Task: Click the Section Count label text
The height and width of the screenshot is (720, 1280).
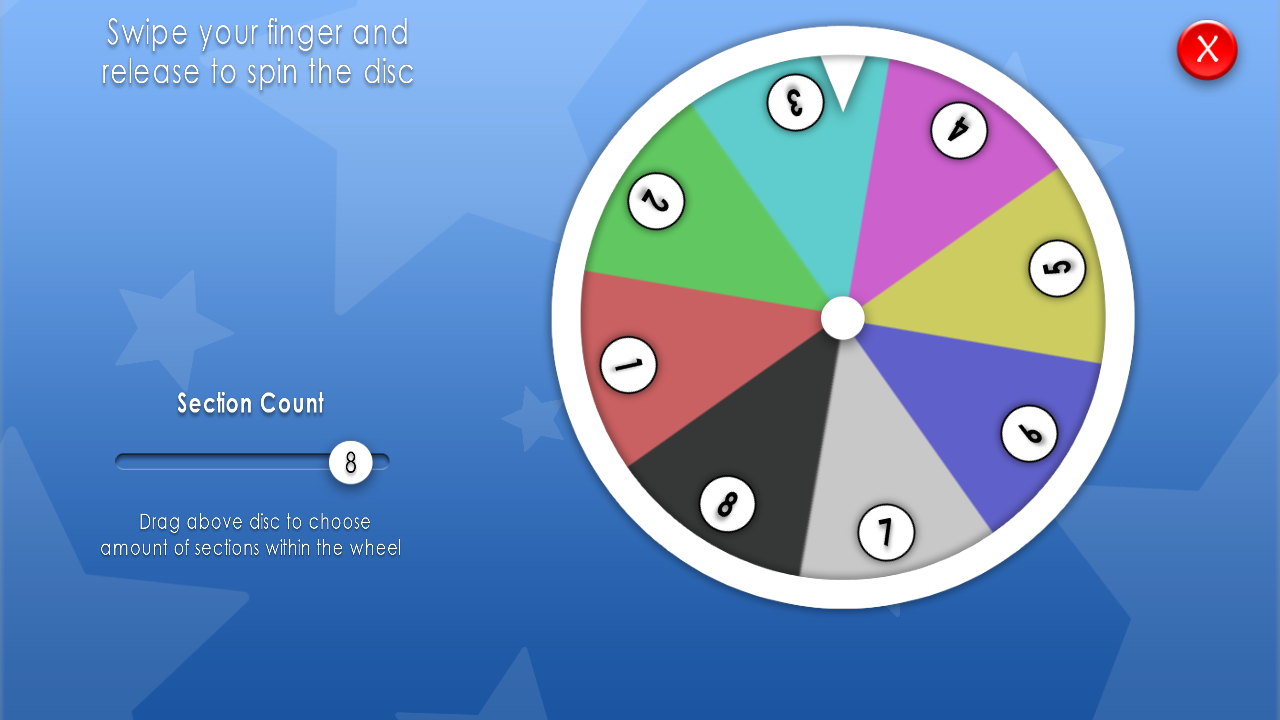Action: coord(250,403)
